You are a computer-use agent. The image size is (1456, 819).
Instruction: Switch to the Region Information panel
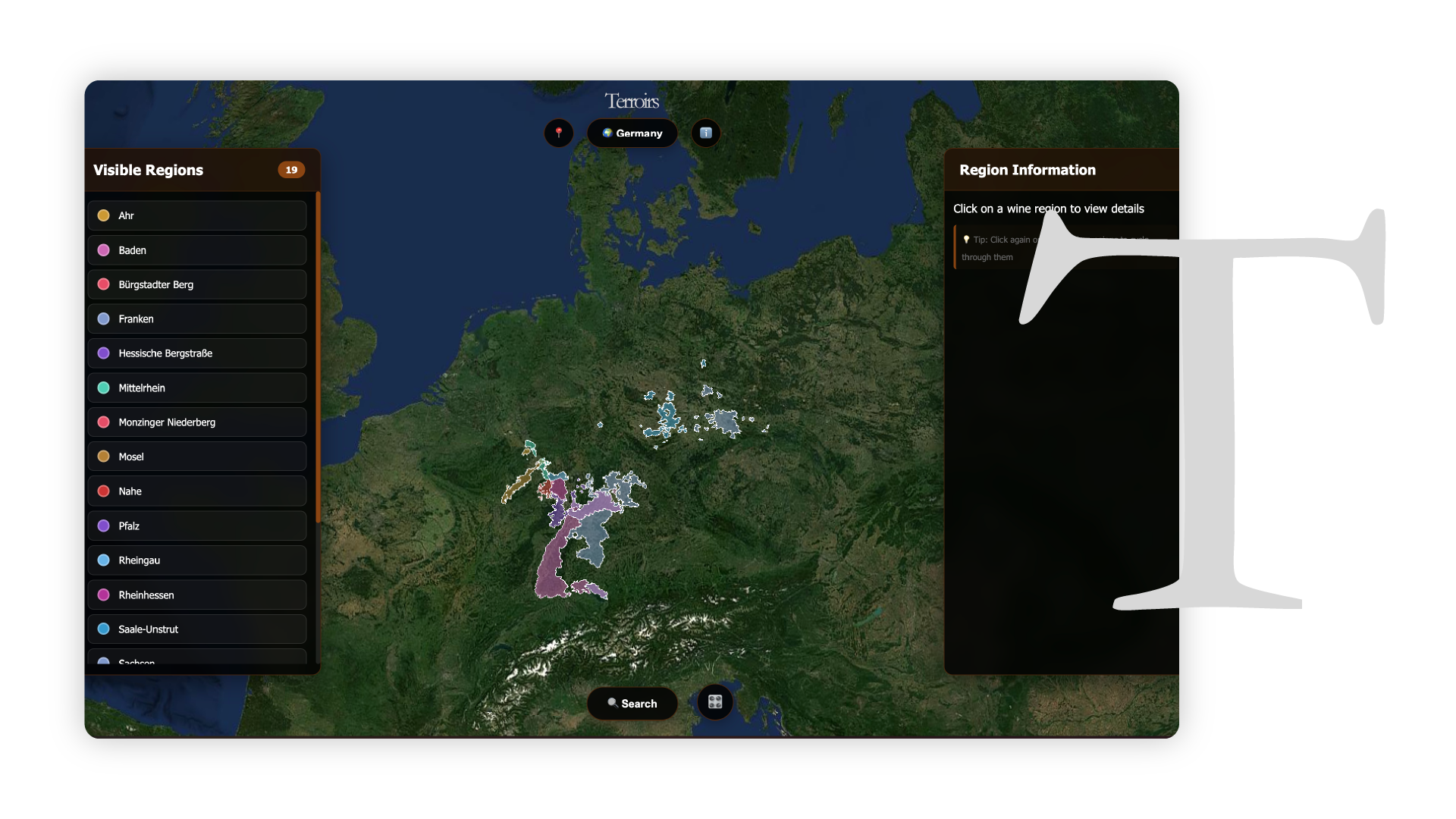(x=1028, y=170)
